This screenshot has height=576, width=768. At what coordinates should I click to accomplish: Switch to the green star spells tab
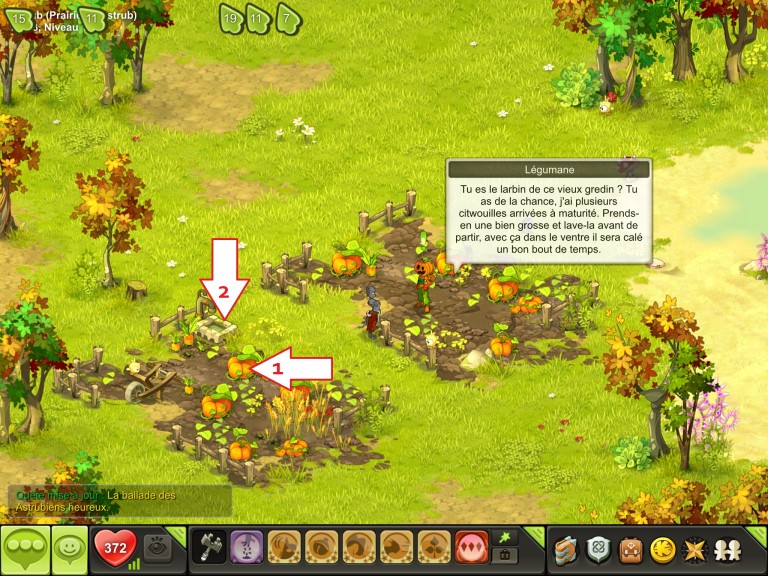(x=505, y=537)
